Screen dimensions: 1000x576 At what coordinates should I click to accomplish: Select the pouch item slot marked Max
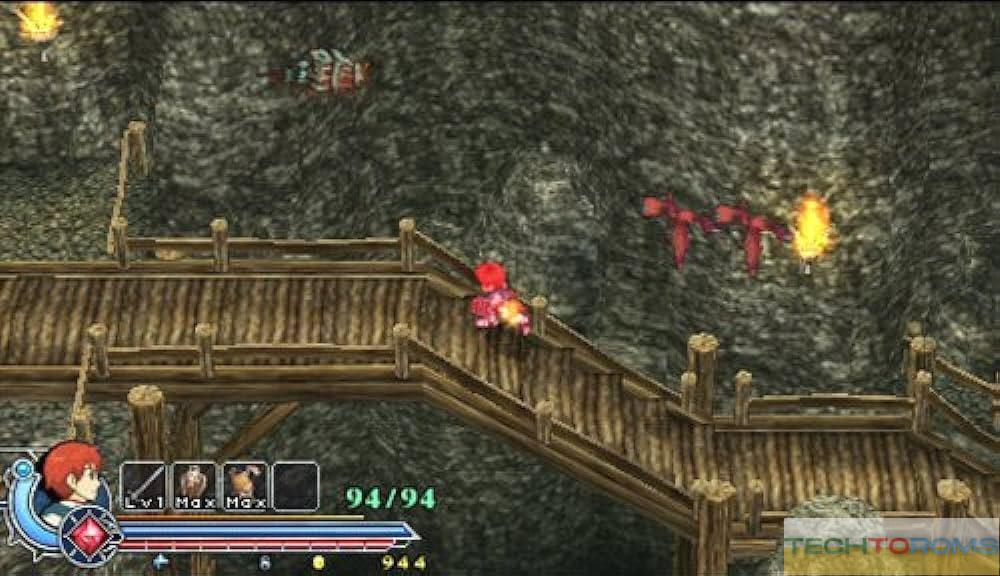pyautogui.click(x=245, y=486)
